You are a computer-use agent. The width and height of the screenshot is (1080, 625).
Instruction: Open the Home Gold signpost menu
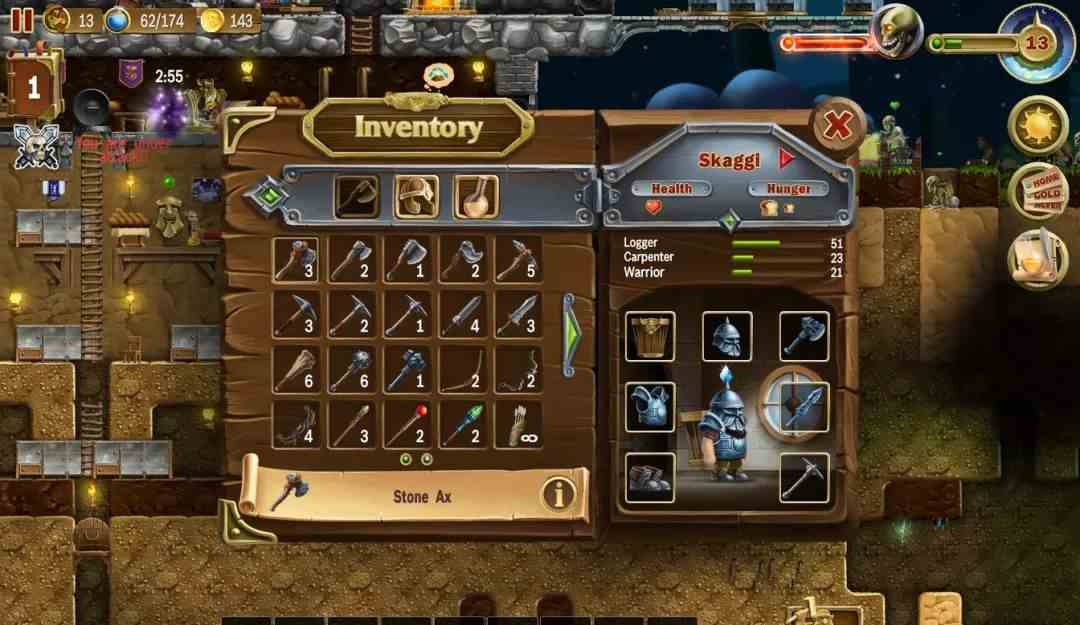pyautogui.click(x=1038, y=191)
